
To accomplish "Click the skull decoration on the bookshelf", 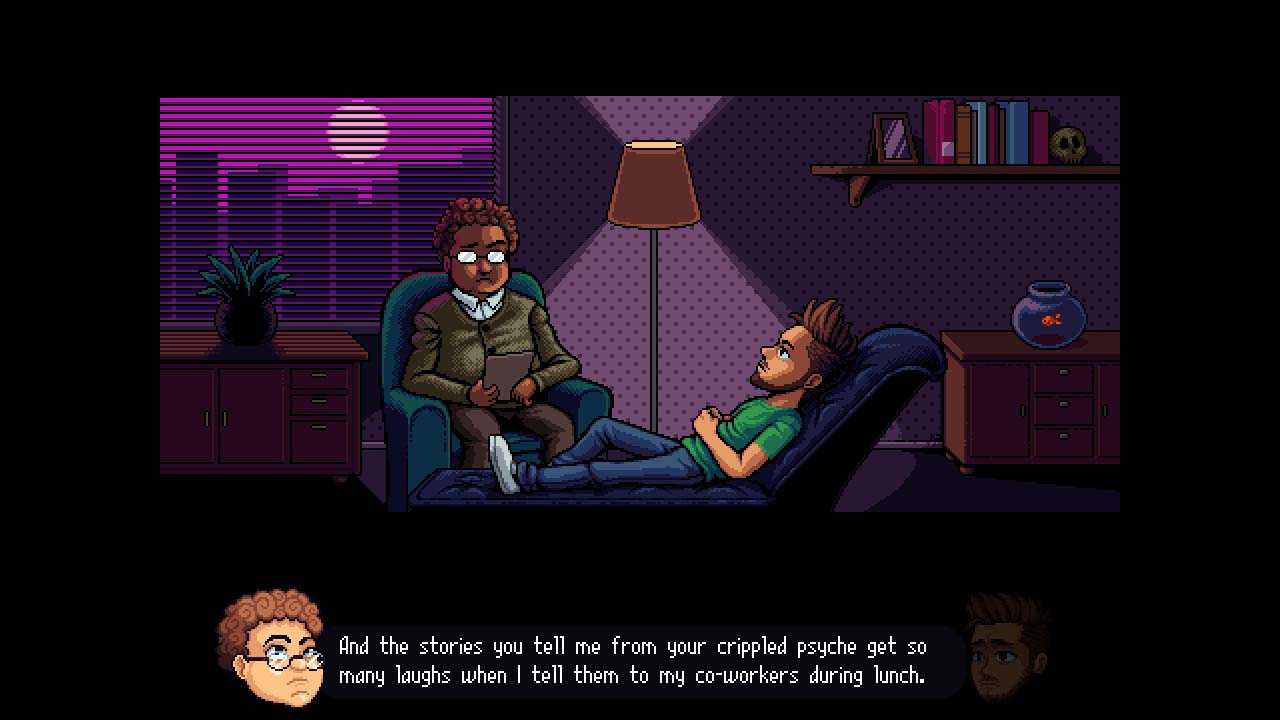I will [x=1070, y=145].
